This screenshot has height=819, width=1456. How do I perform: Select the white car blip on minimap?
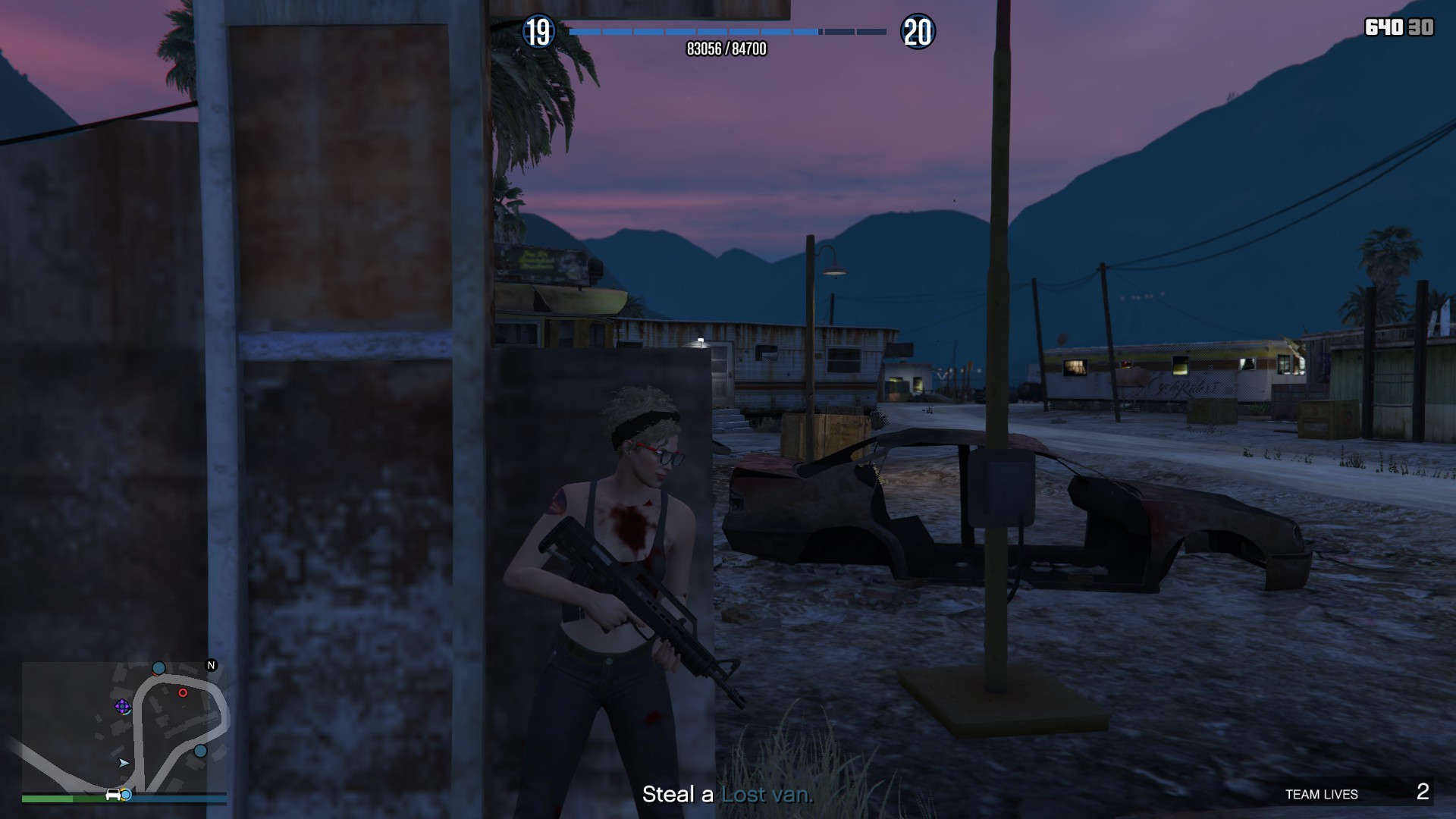(x=113, y=794)
